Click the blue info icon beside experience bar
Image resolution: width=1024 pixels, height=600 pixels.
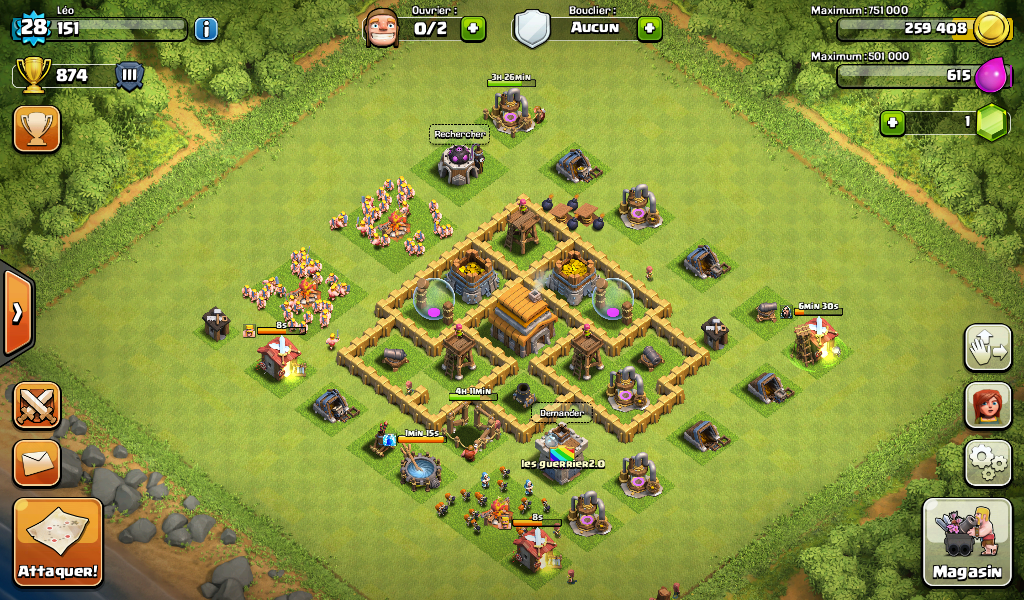(x=206, y=28)
